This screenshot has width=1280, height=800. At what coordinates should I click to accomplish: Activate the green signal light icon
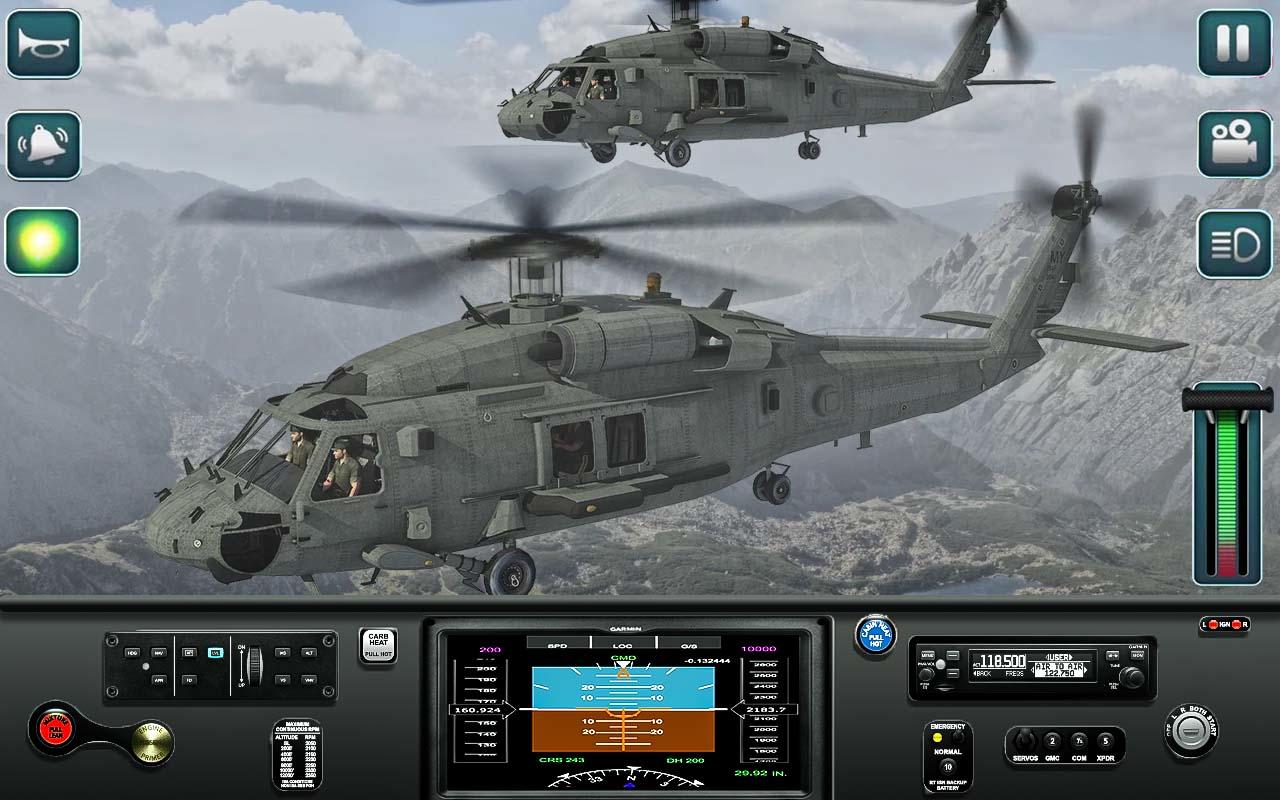pyautogui.click(x=44, y=239)
